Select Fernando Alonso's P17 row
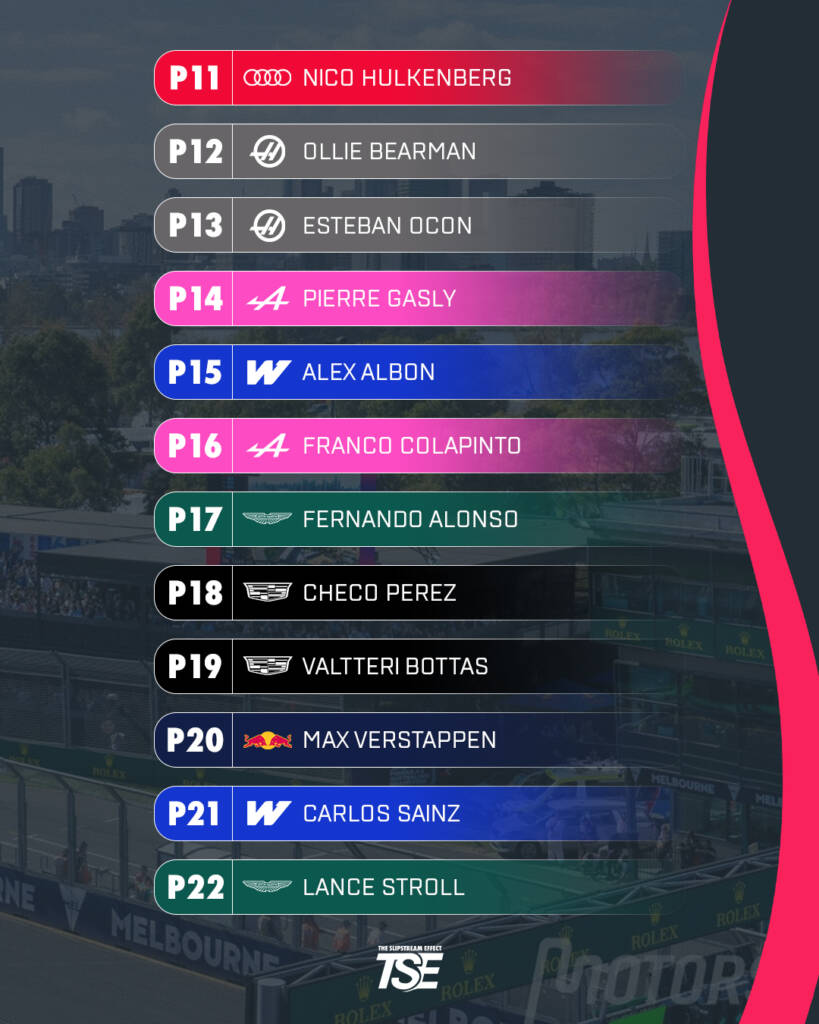Screen dimensions: 819x1024 pos(420,519)
